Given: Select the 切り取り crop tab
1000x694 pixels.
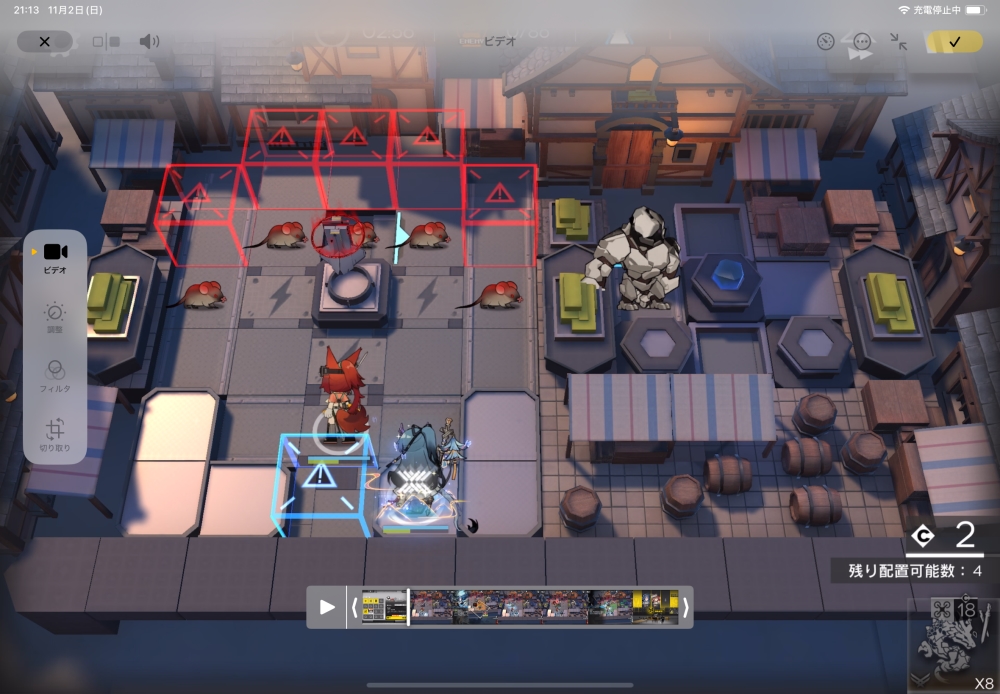Looking at the screenshot, I should point(55,435).
